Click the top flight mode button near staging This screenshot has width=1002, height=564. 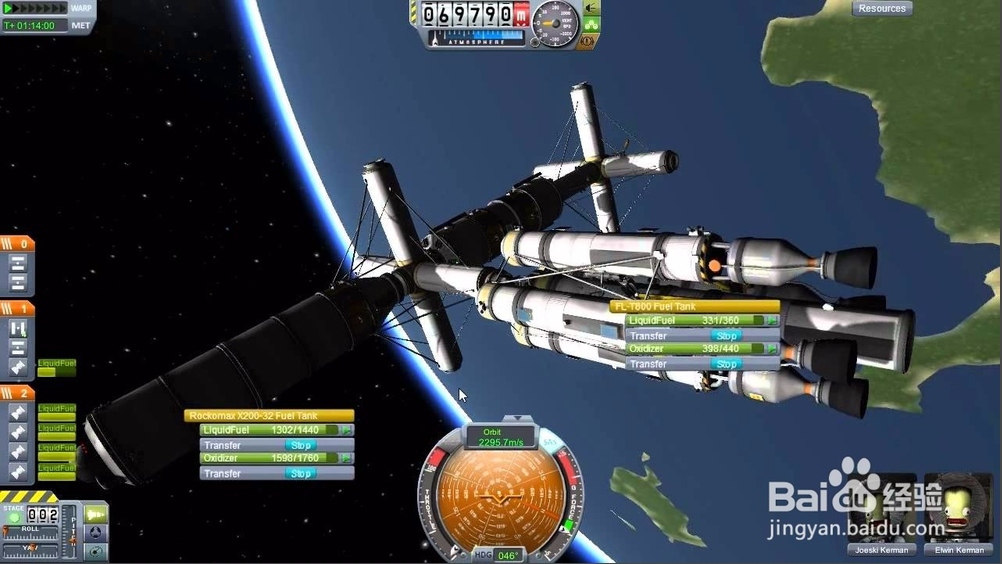(97, 514)
